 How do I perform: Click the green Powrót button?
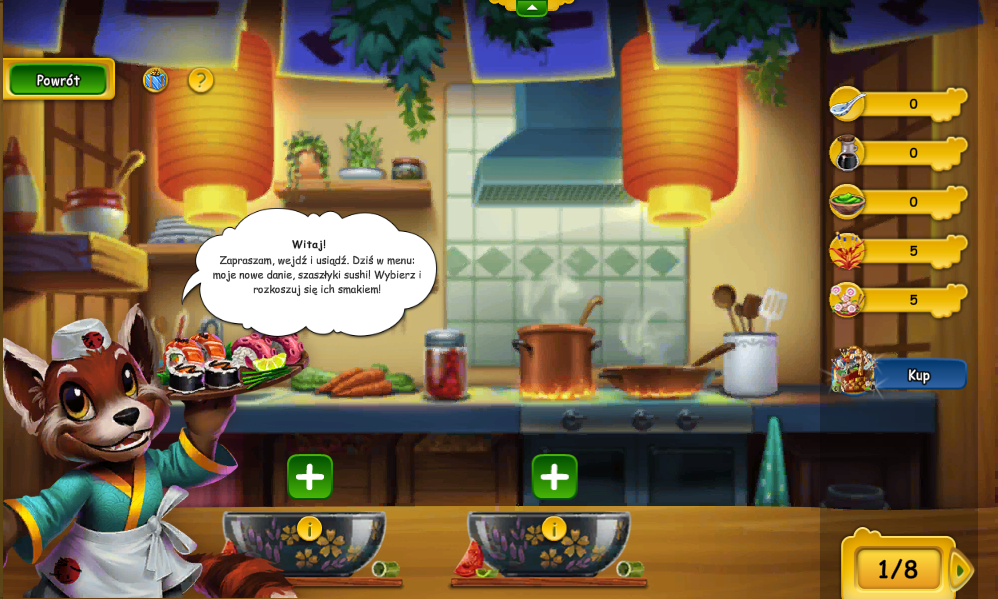pyautogui.click(x=58, y=80)
